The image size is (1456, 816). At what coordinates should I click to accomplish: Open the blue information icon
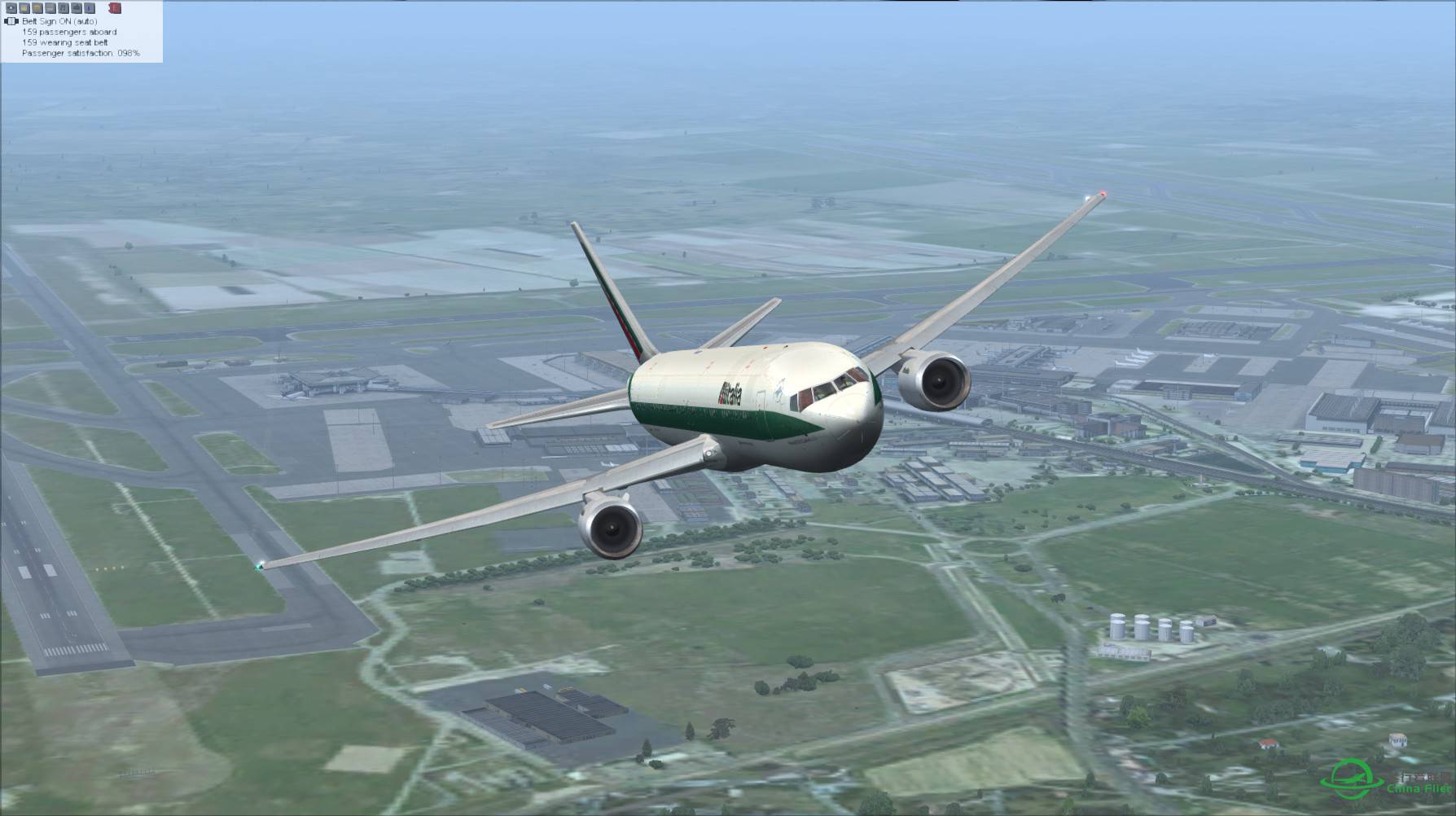(90, 8)
